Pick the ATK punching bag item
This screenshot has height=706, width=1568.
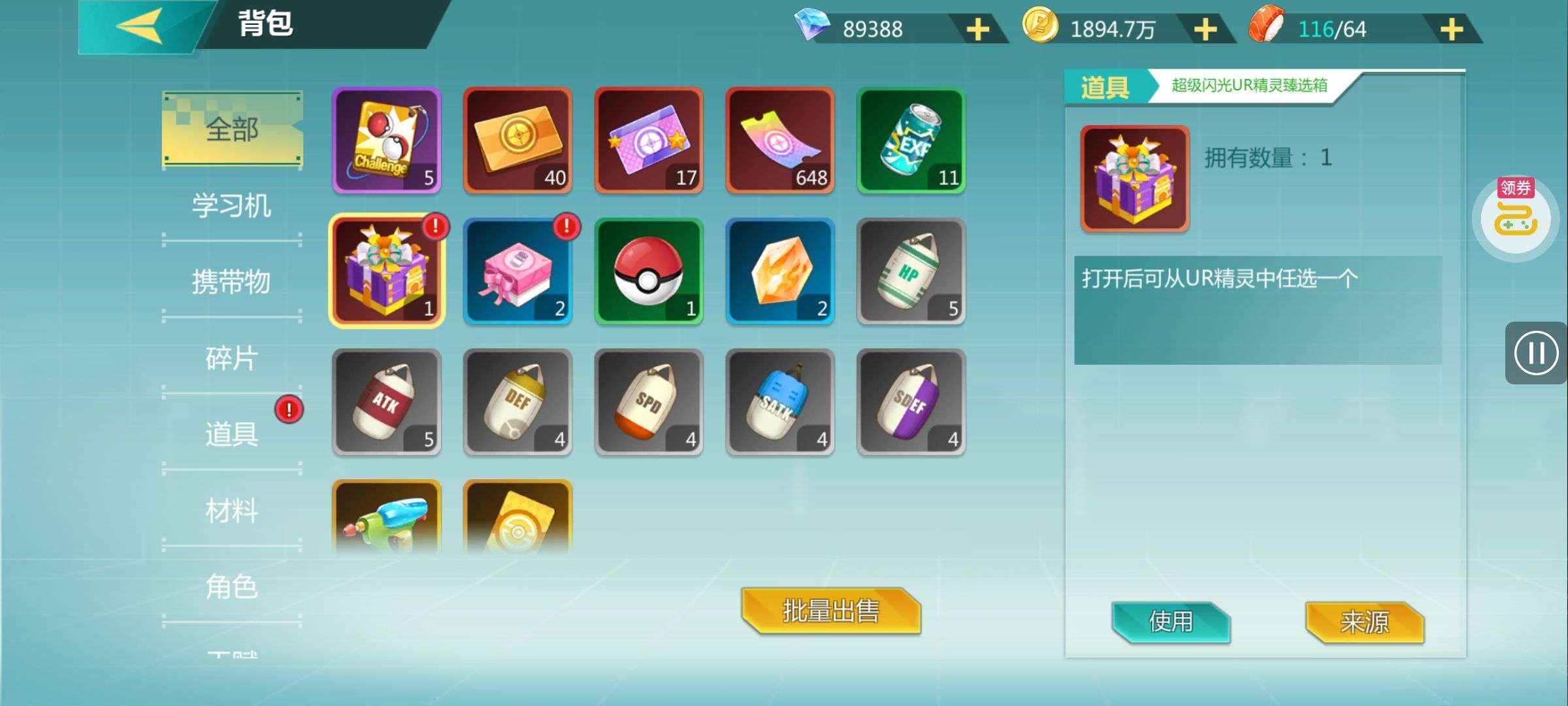click(x=387, y=402)
